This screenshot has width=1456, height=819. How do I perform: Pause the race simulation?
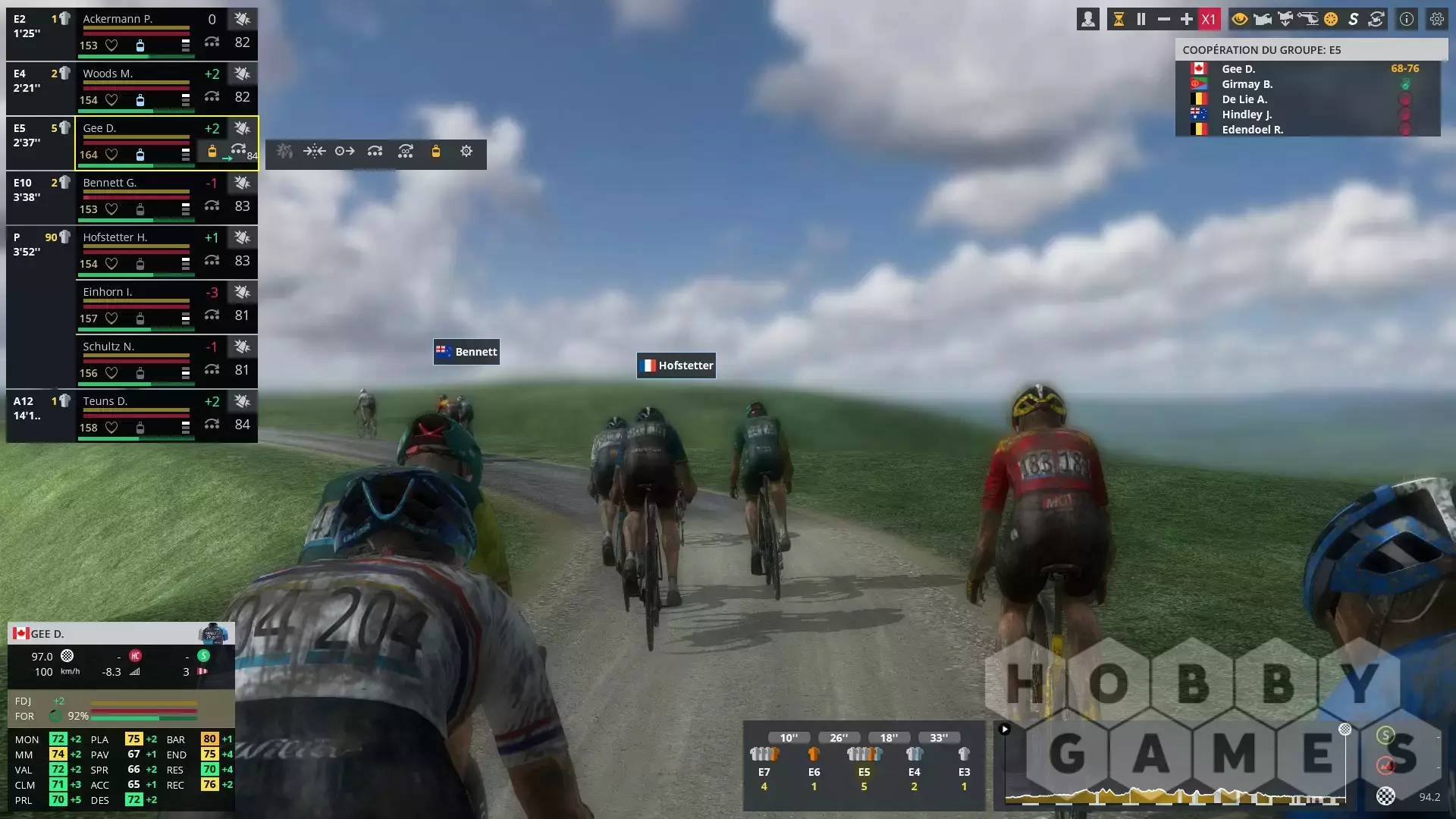[x=1141, y=20]
